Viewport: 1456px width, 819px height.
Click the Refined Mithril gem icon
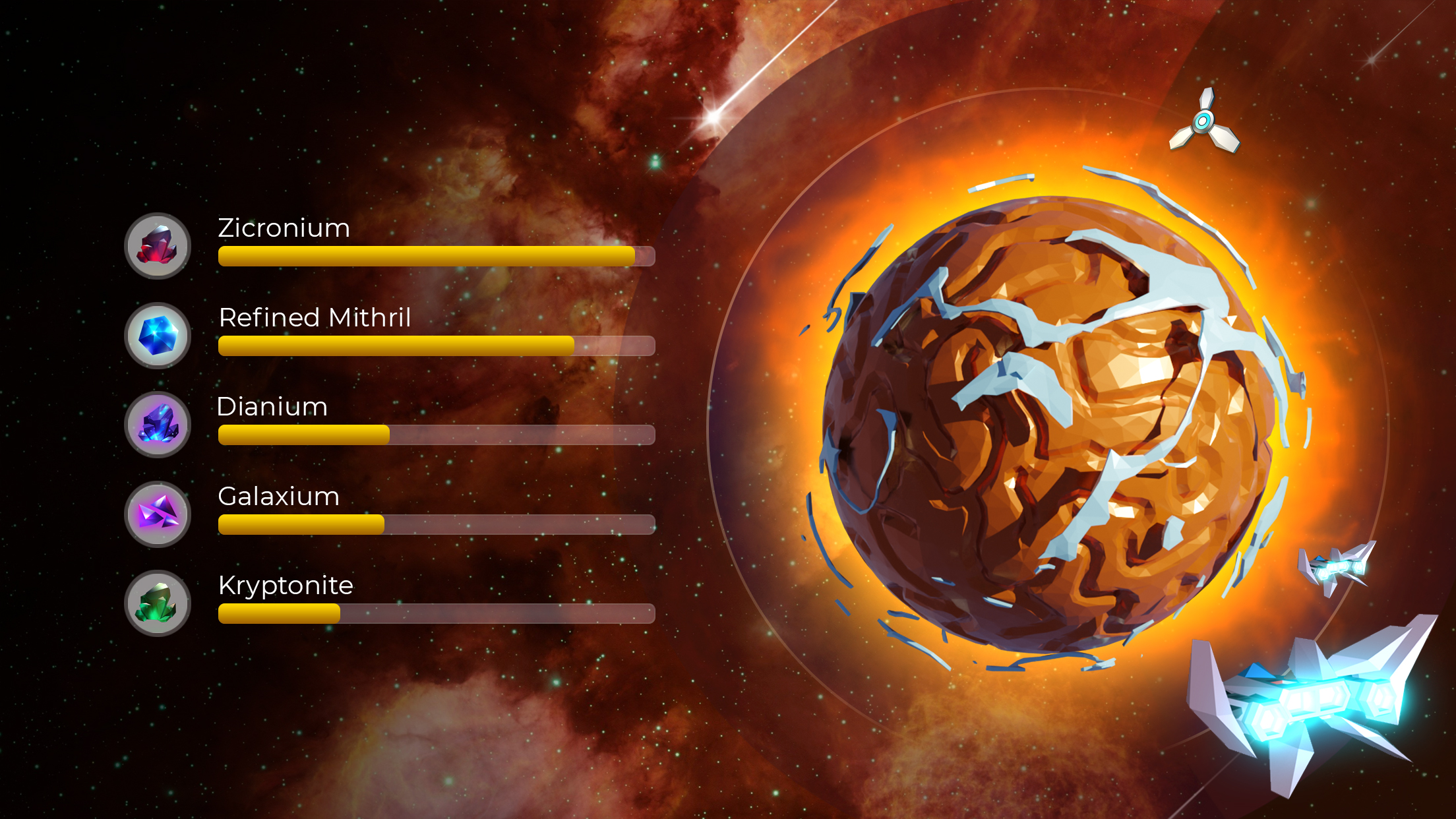[x=157, y=336]
